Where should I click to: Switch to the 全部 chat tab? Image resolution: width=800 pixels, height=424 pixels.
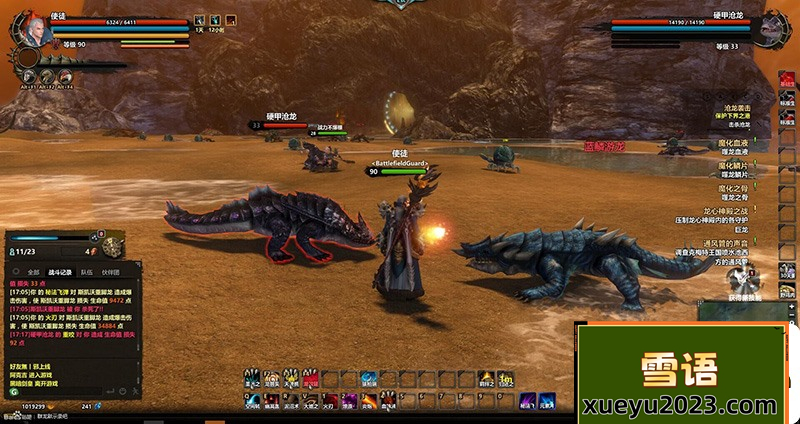(x=33, y=271)
